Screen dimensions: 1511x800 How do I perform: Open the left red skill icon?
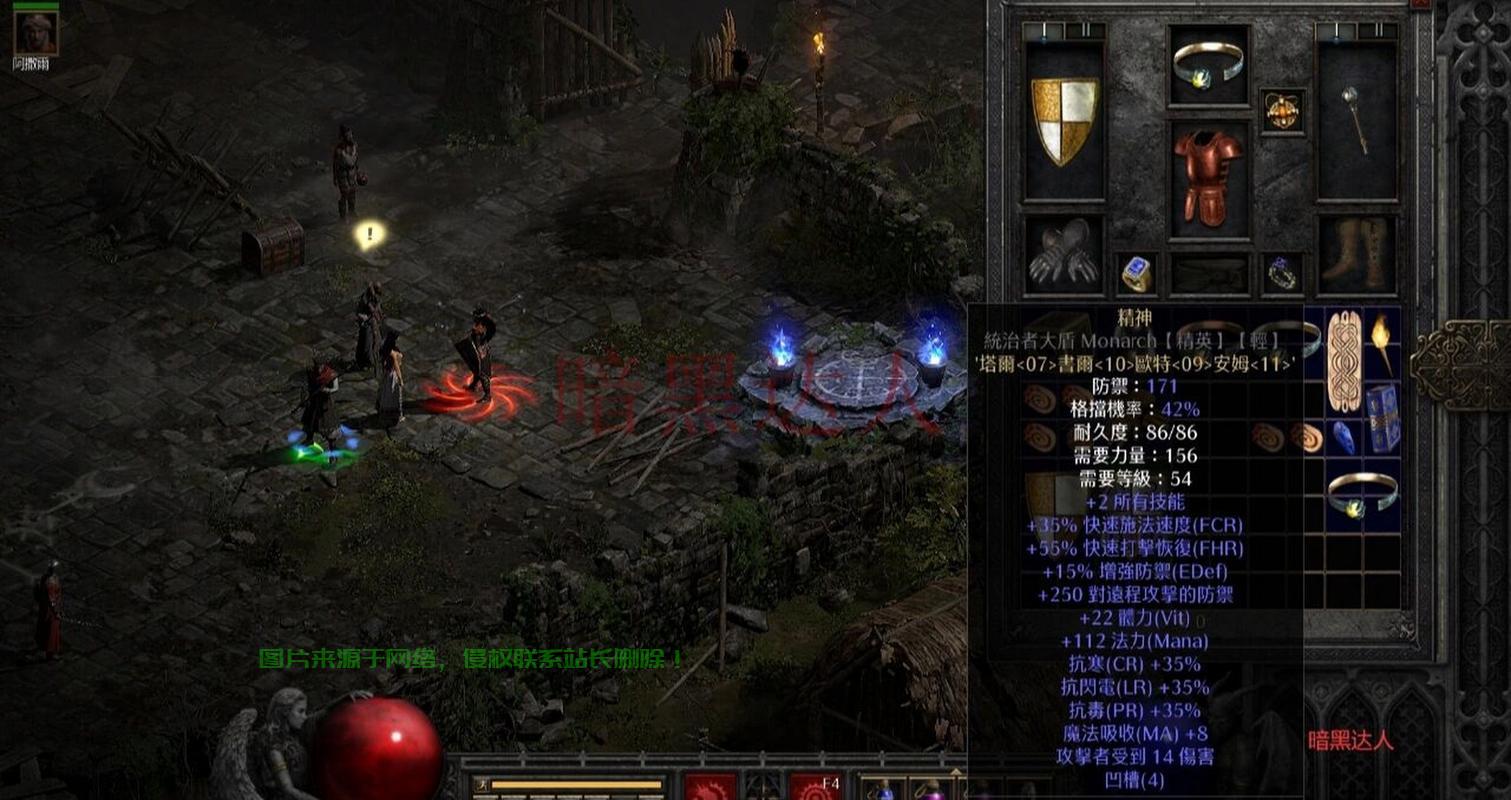710,786
